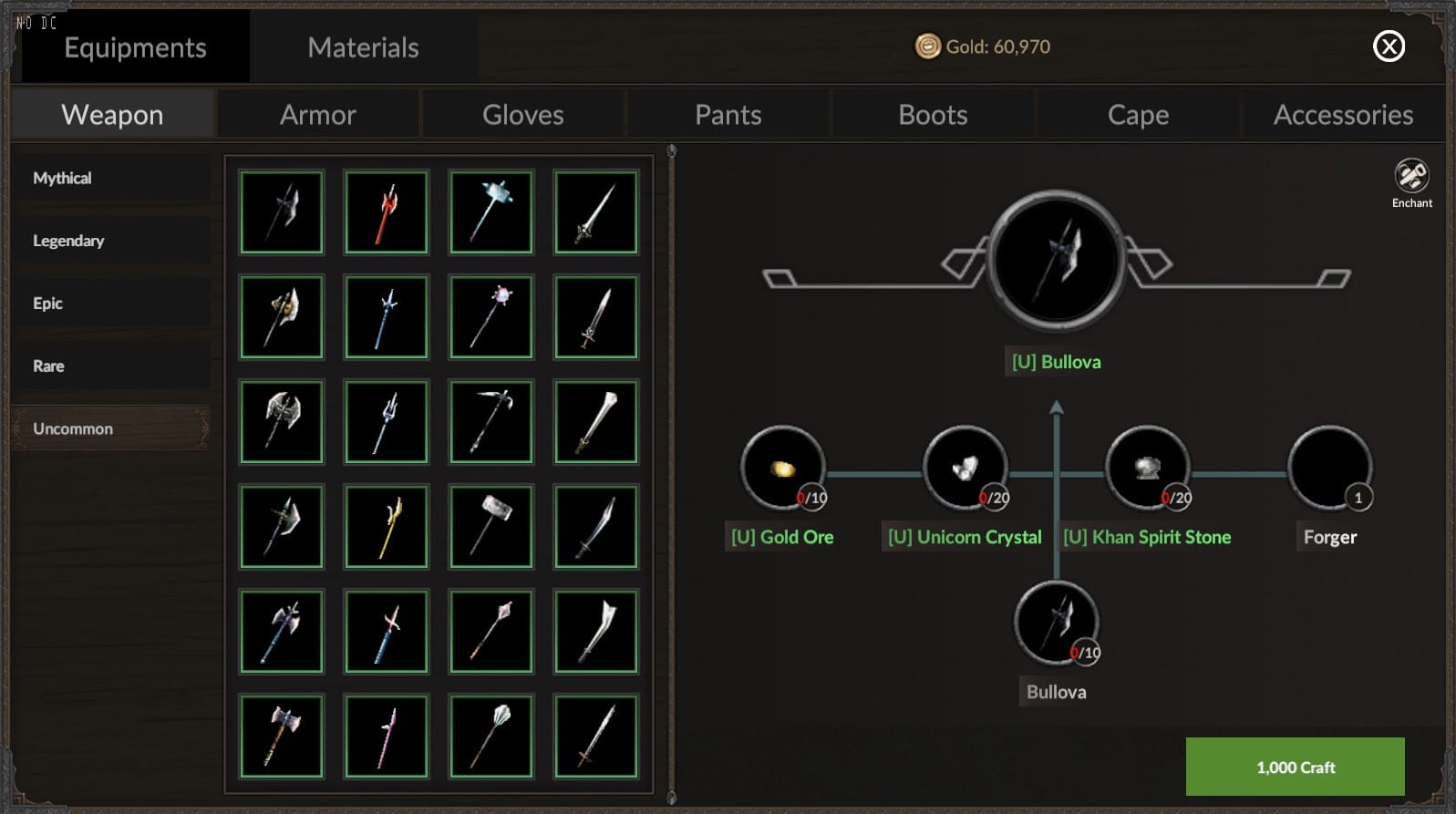Choose the Cape category tab
Viewport: 1456px width, 814px height.
coord(1138,115)
